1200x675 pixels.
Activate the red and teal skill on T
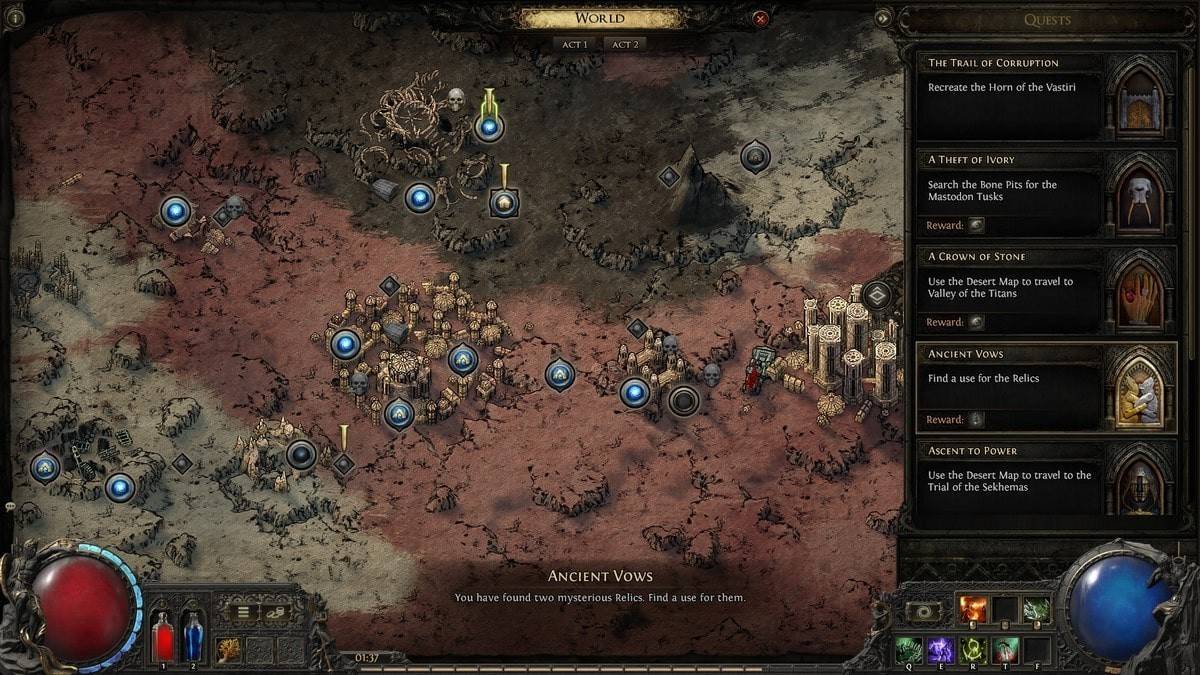(x=1005, y=651)
